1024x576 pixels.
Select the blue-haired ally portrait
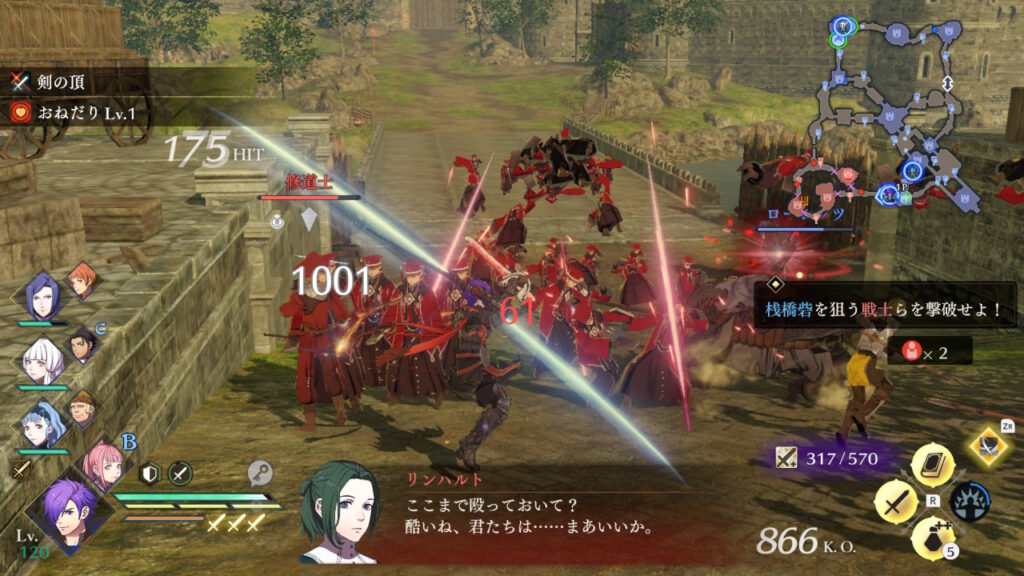(x=42, y=423)
